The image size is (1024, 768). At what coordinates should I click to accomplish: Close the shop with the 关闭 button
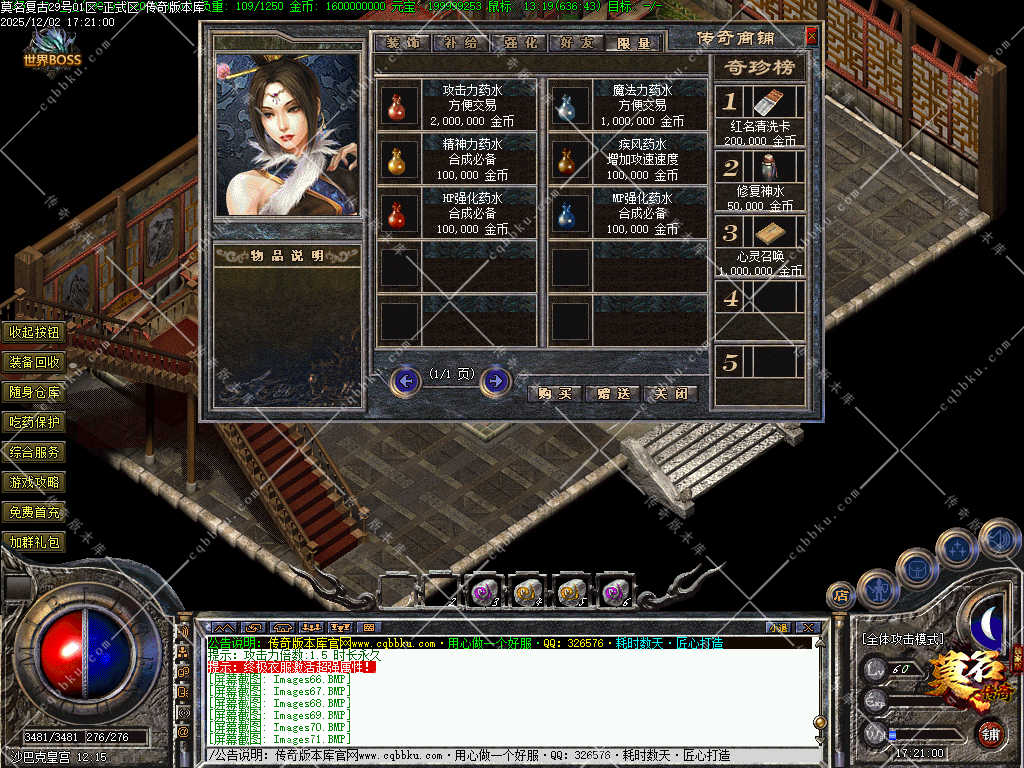(670, 393)
